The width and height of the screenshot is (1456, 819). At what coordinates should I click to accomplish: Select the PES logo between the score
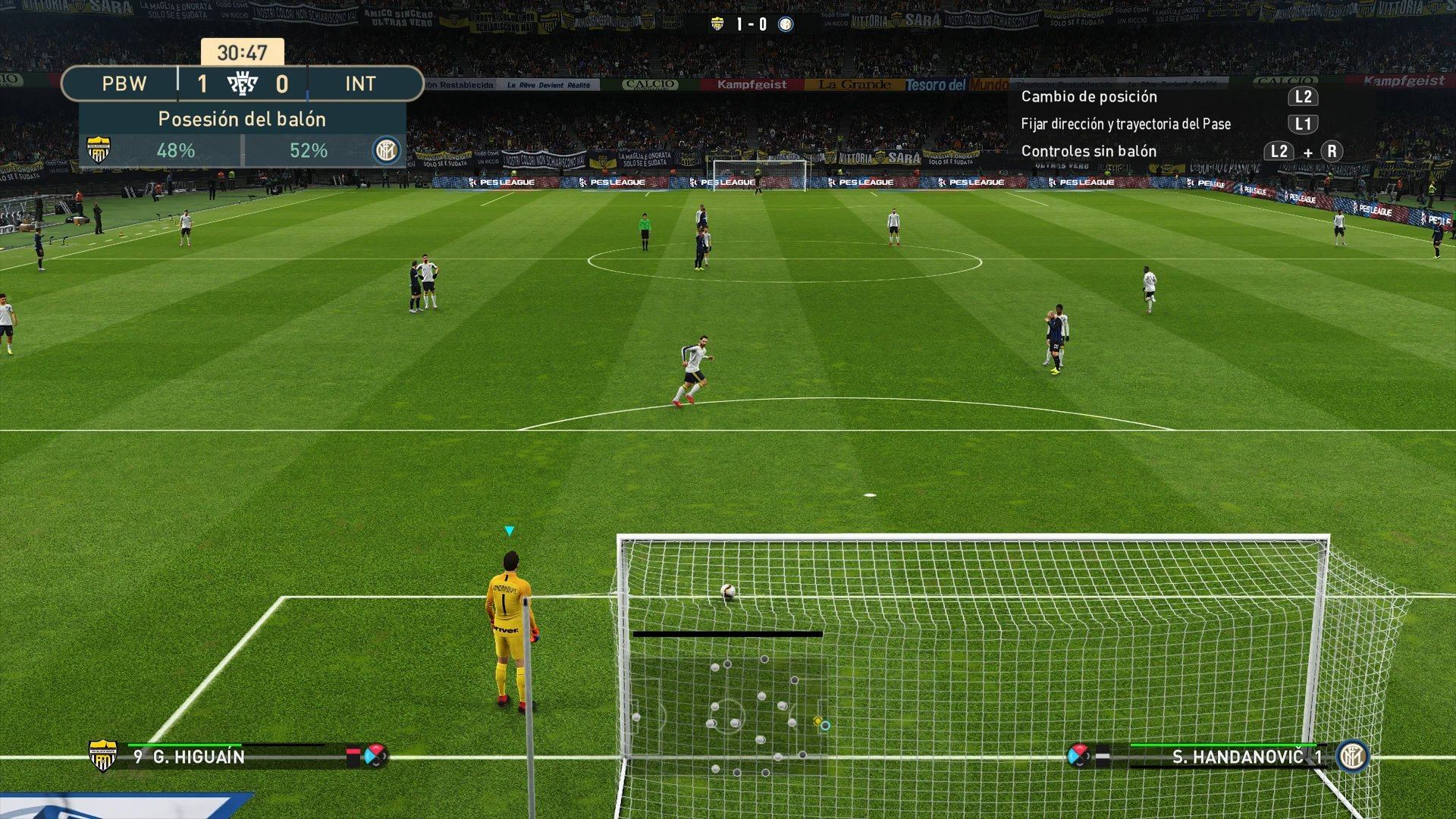point(243,84)
